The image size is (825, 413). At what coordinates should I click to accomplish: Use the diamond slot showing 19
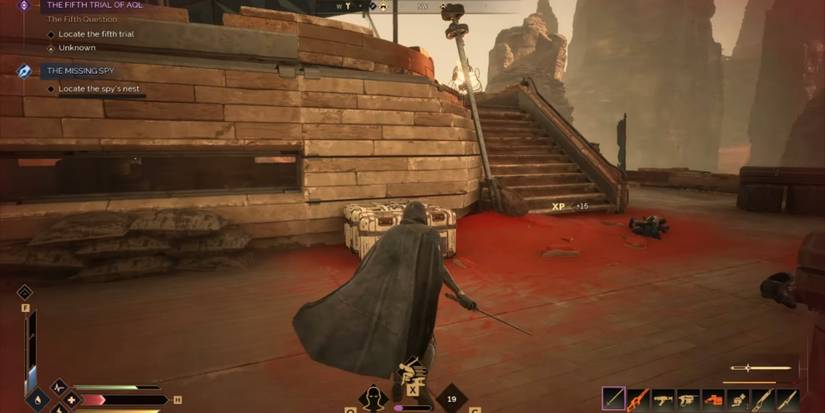coord(453,398)
